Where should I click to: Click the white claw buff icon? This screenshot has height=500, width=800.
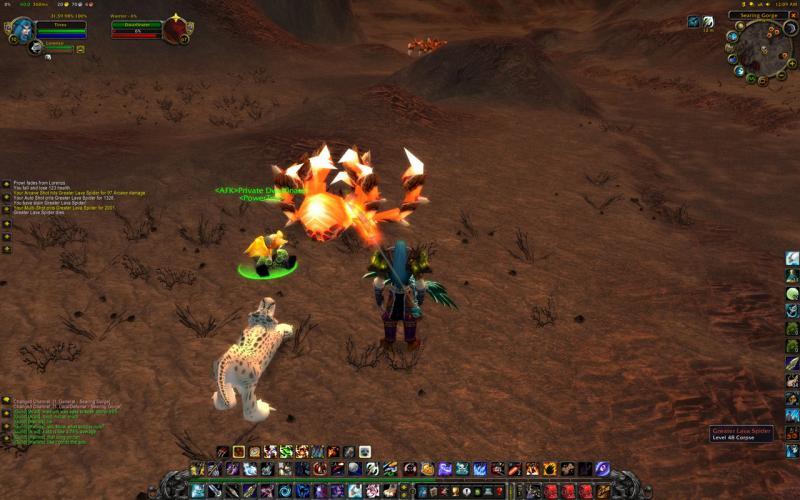(708, 22)
